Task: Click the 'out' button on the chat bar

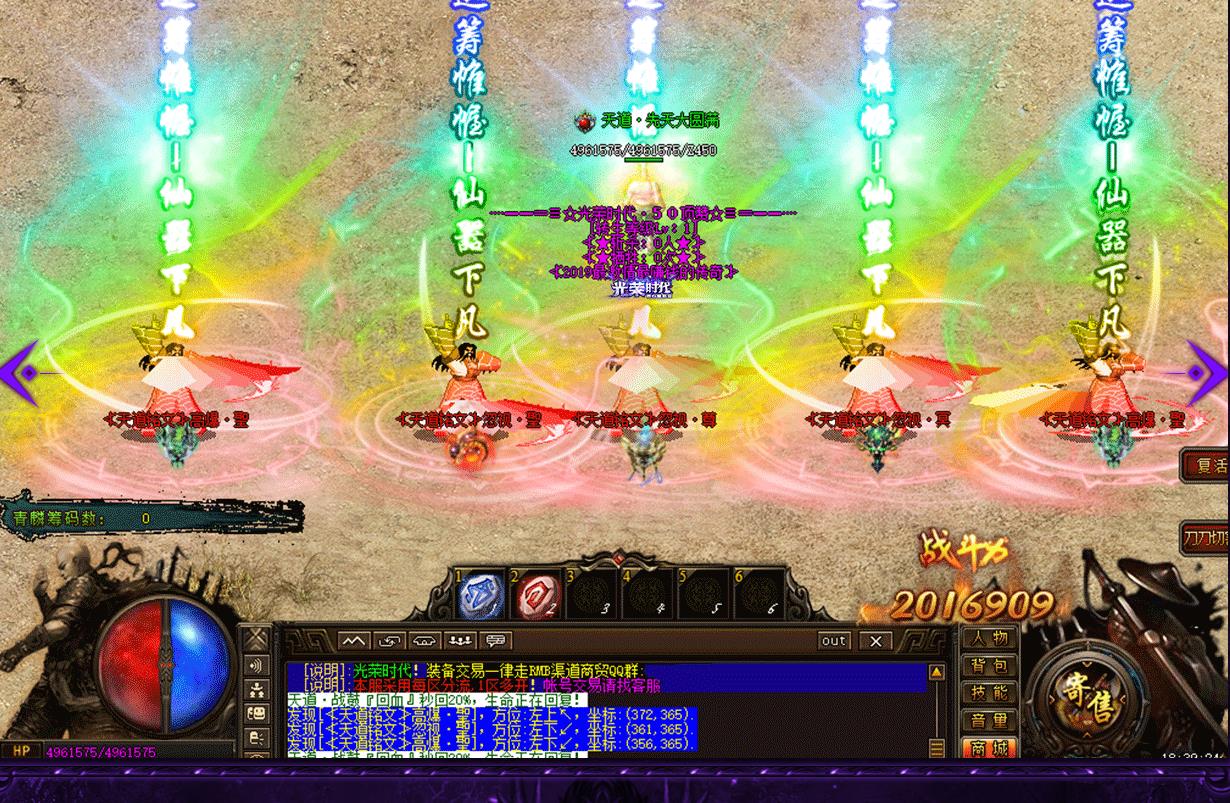Action: tap(833, 640)
